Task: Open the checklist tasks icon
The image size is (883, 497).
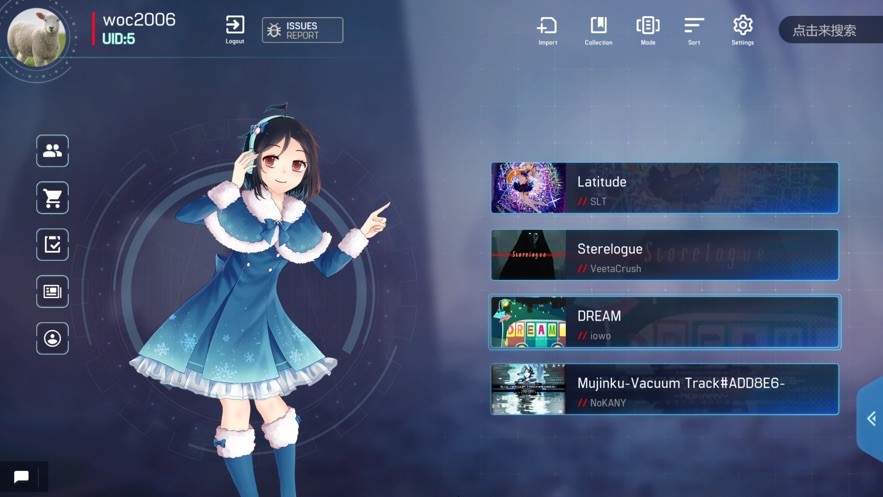Action: pyautogui.click(x=53, y=244)
